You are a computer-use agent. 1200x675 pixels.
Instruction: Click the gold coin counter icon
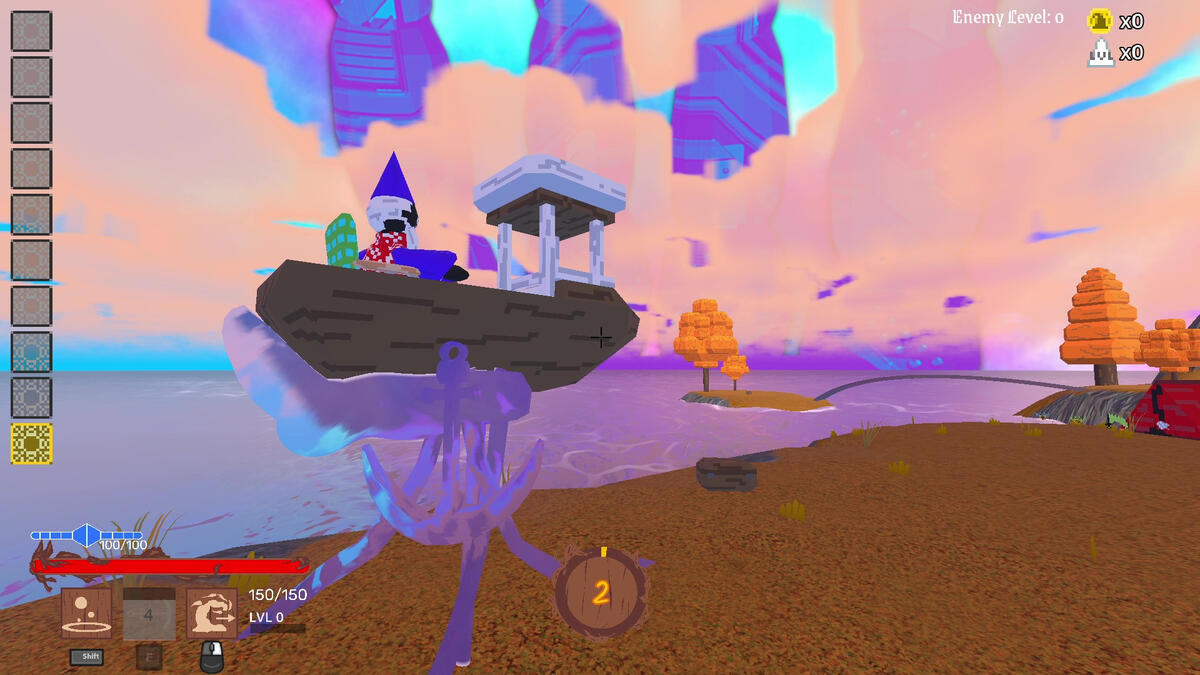click(x=1100, y=21)
